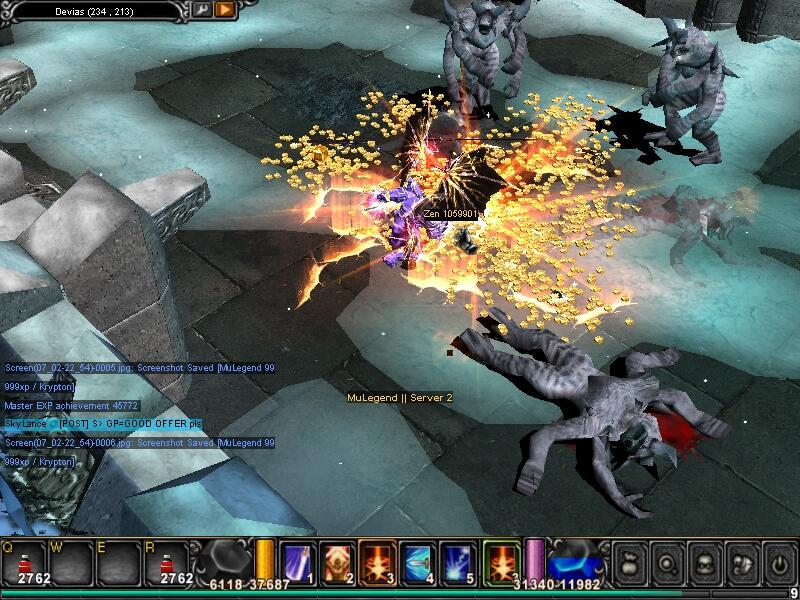Use the red potion in slot R

click(x=176, y=561)
